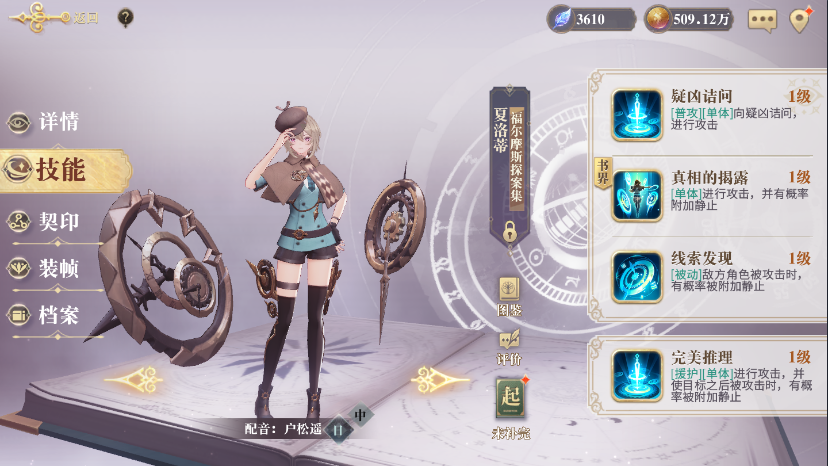Open the map pin icon
The height and width of the screenshot is (466, 828).
pyautogui.click(x=799, y=19)
